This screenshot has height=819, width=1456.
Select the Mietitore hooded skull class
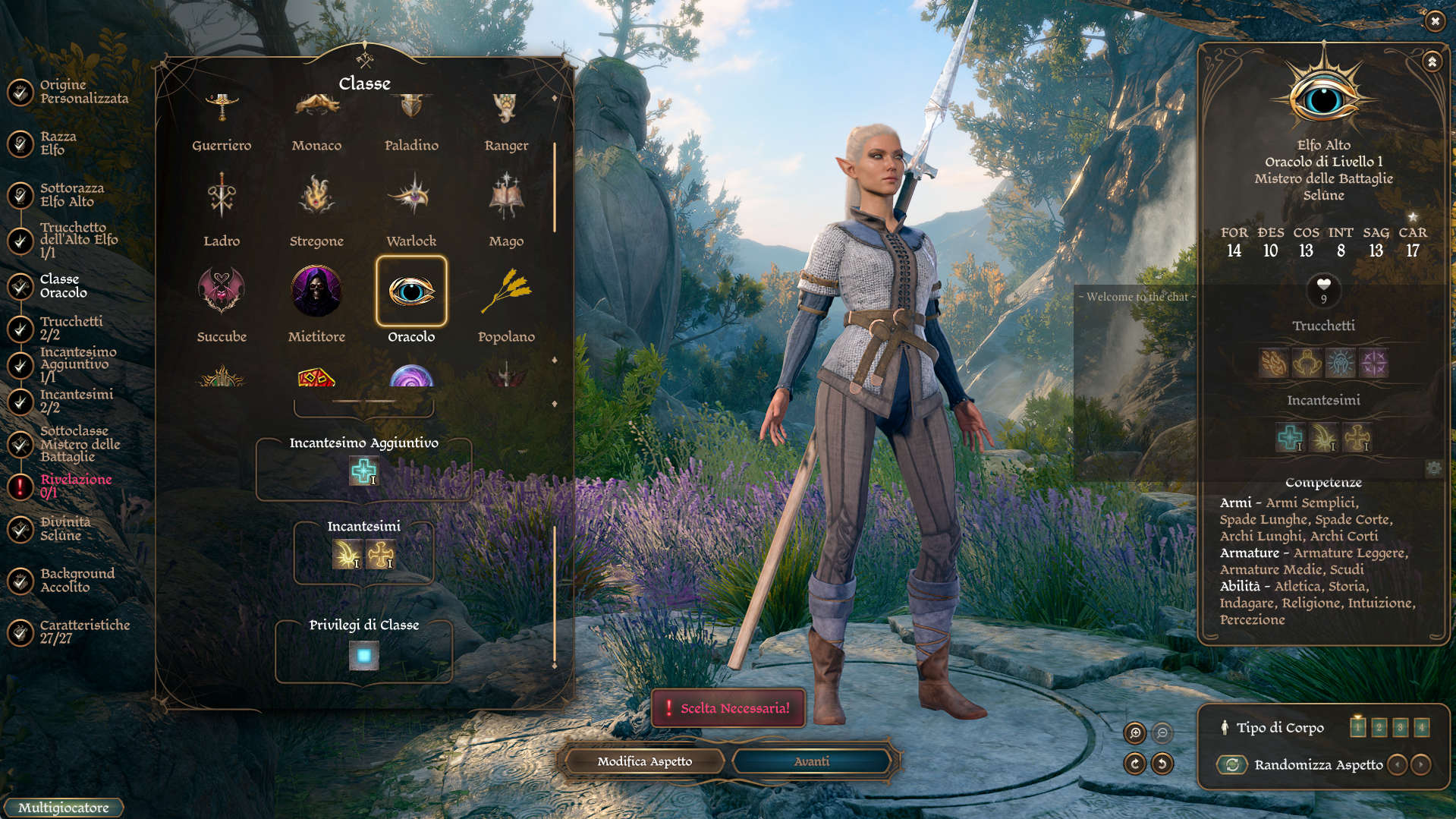316,291
